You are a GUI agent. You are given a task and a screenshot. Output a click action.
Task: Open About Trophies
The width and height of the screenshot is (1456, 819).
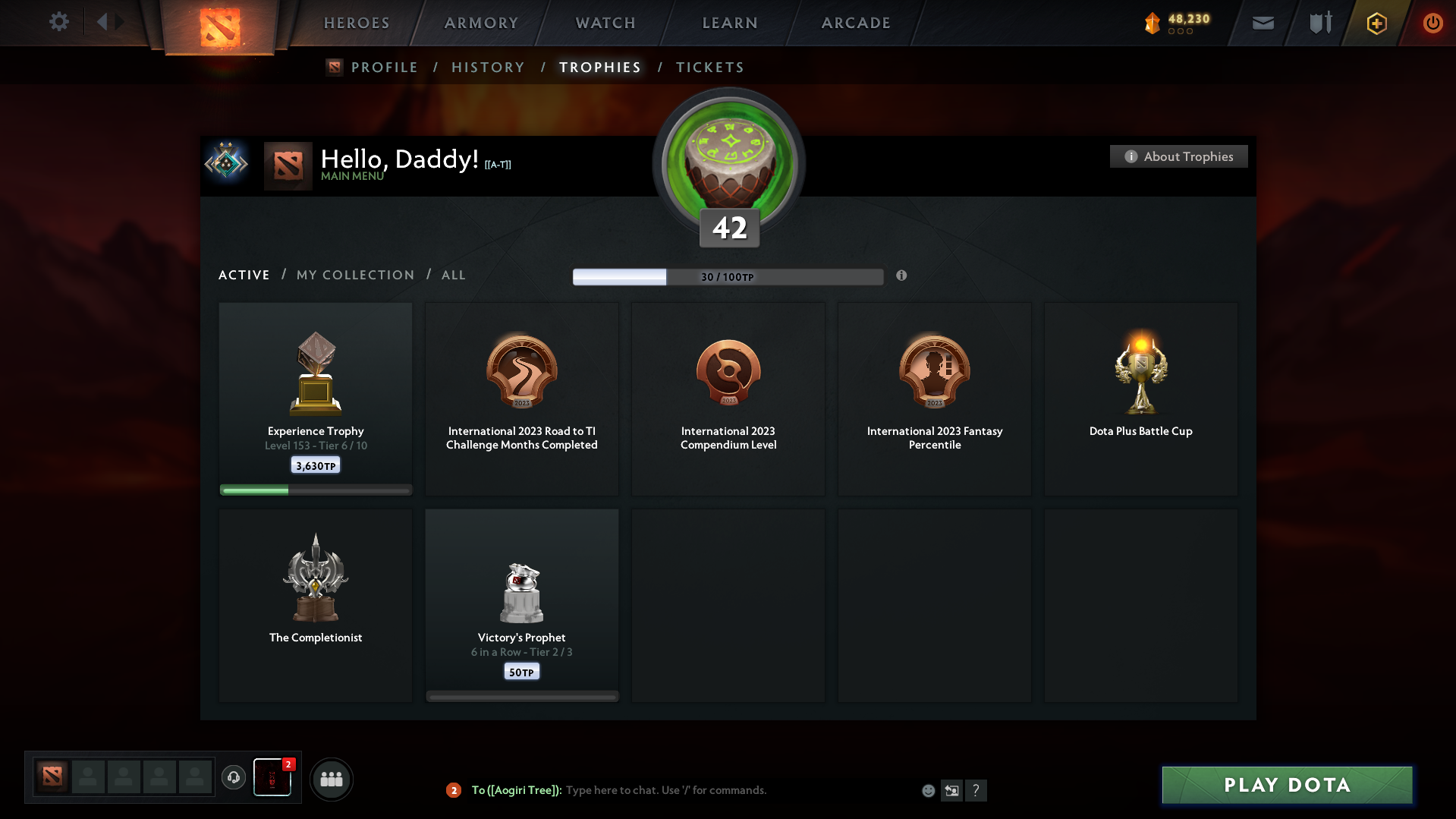click(1178, 156)
